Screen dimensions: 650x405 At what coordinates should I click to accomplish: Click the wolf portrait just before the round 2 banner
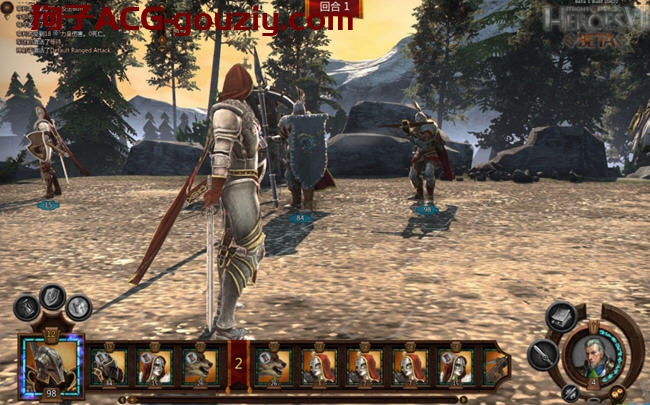[x=200, y=366]
